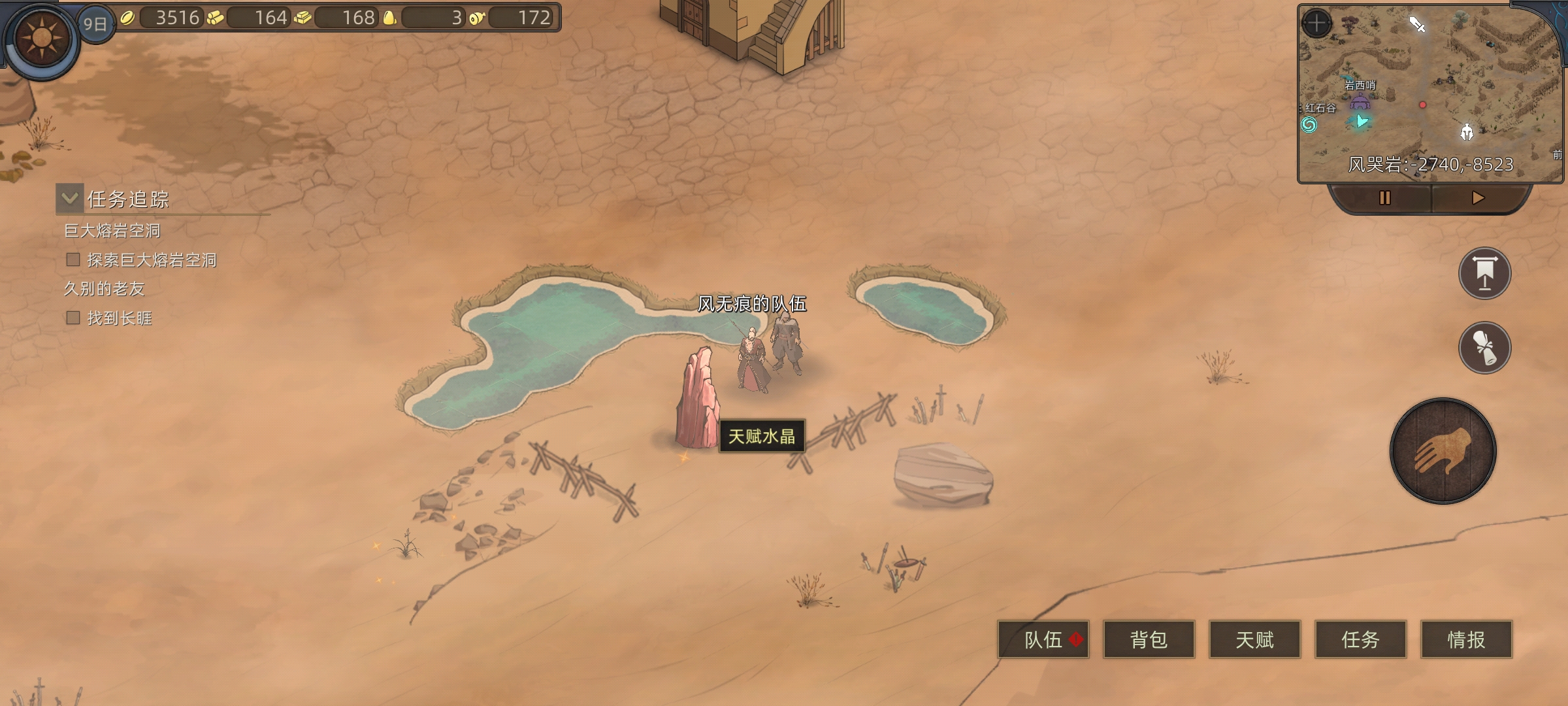Tap the hand interact button
The height and width of the screenshot is (706, 1568).
tap(1443, 451)
